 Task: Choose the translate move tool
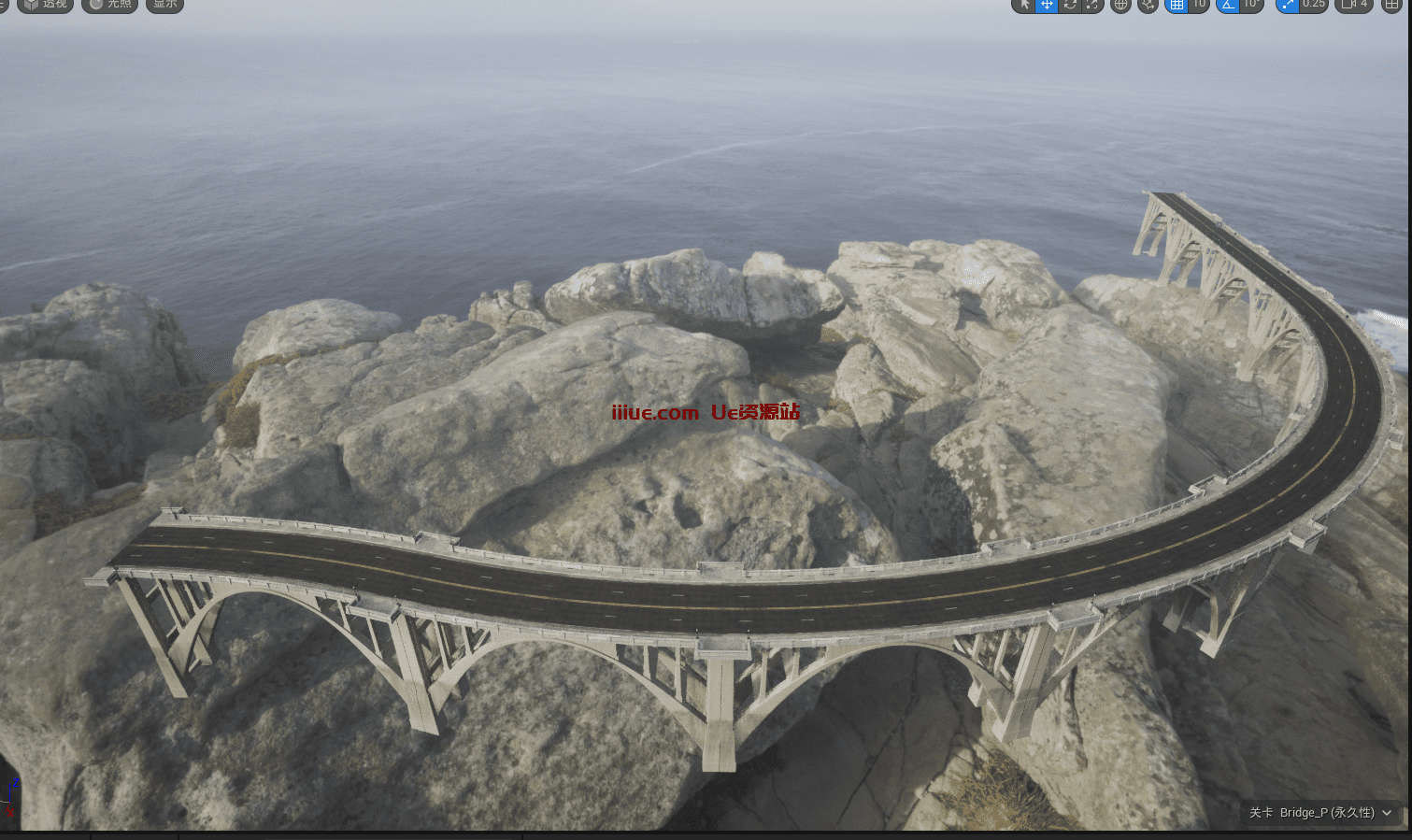[x=1047, y=5]
